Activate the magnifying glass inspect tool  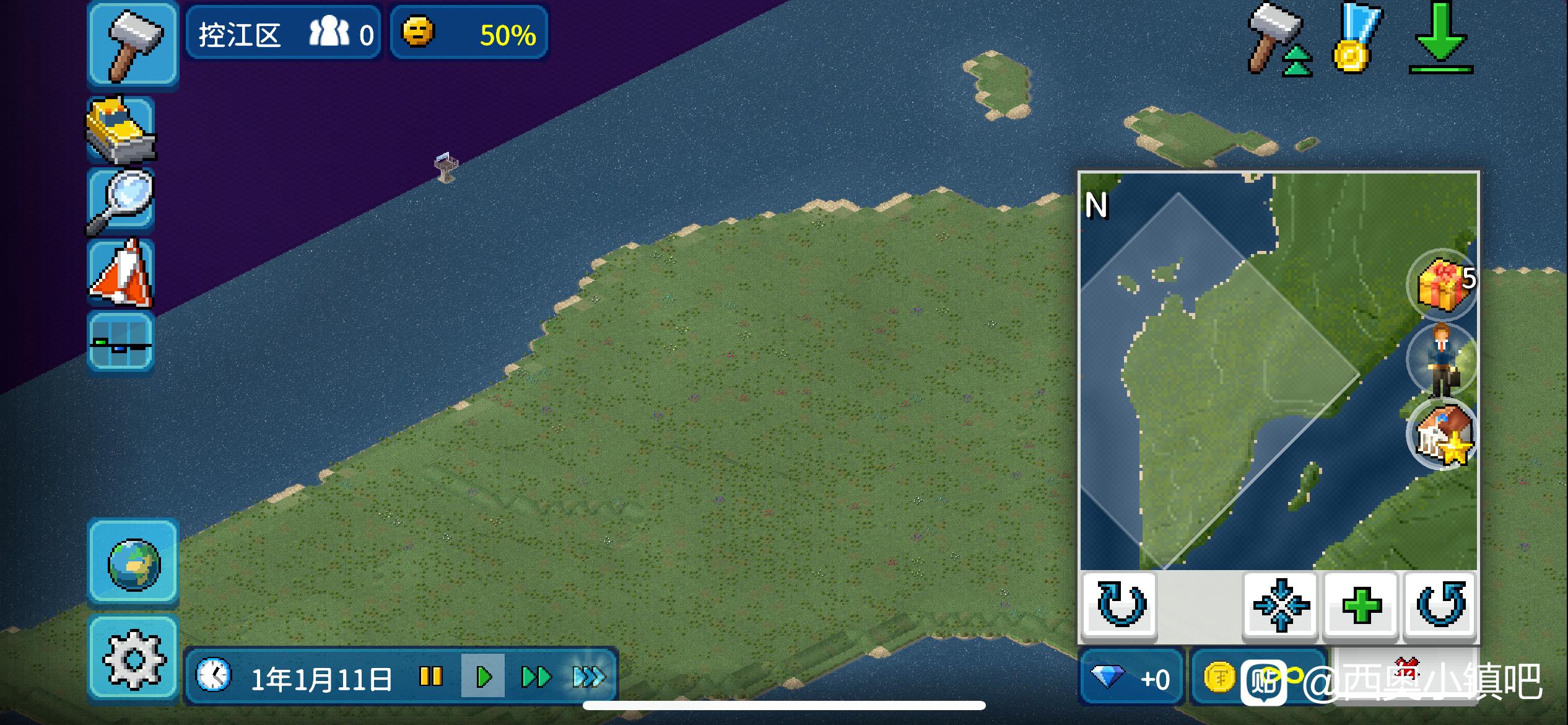[x=121, y=201]
